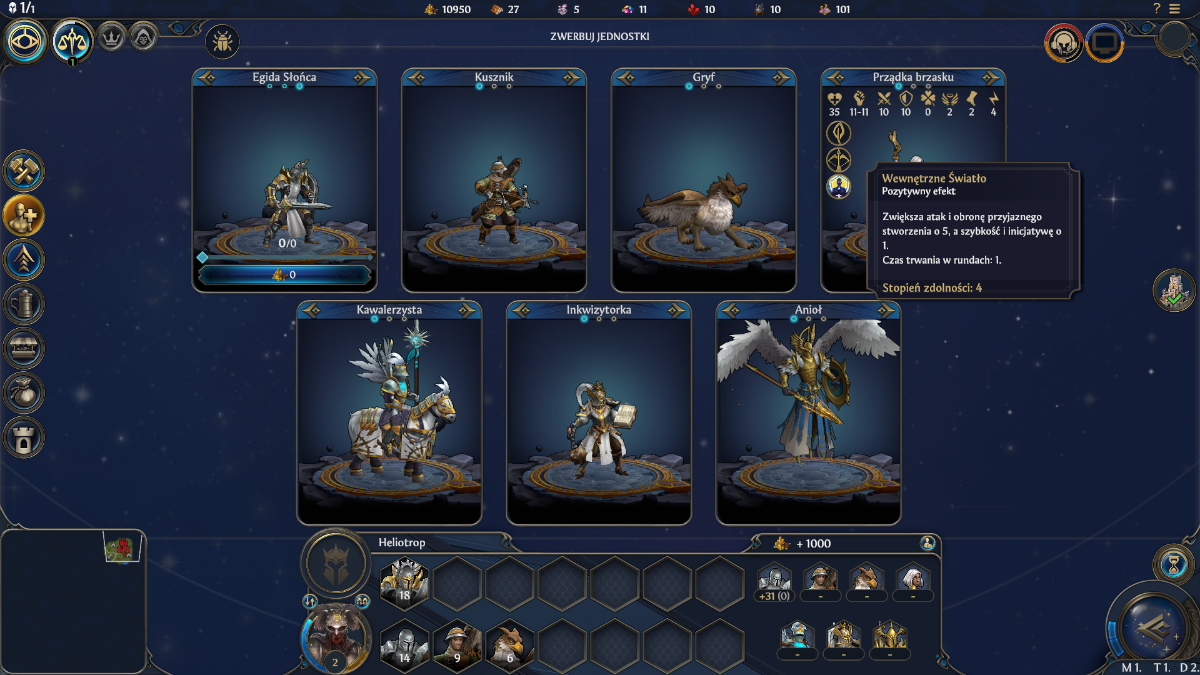This screenshot has width=1200, height=675.
Task: Open the upgrade chevrons sidebar icon
Action: pyautogui.click(x=23, y=257)
